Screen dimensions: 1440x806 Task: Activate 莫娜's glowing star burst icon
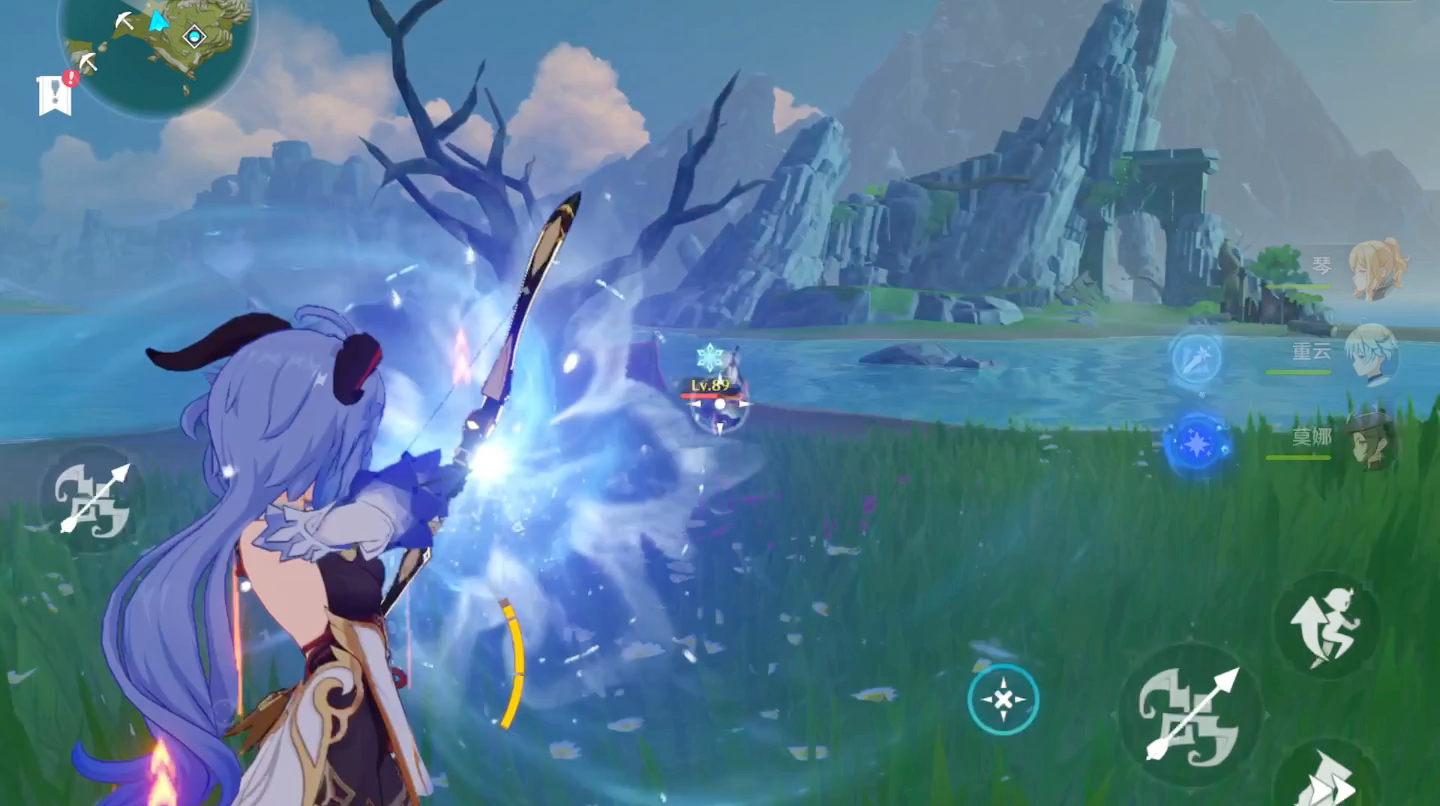pos(1196,442)
